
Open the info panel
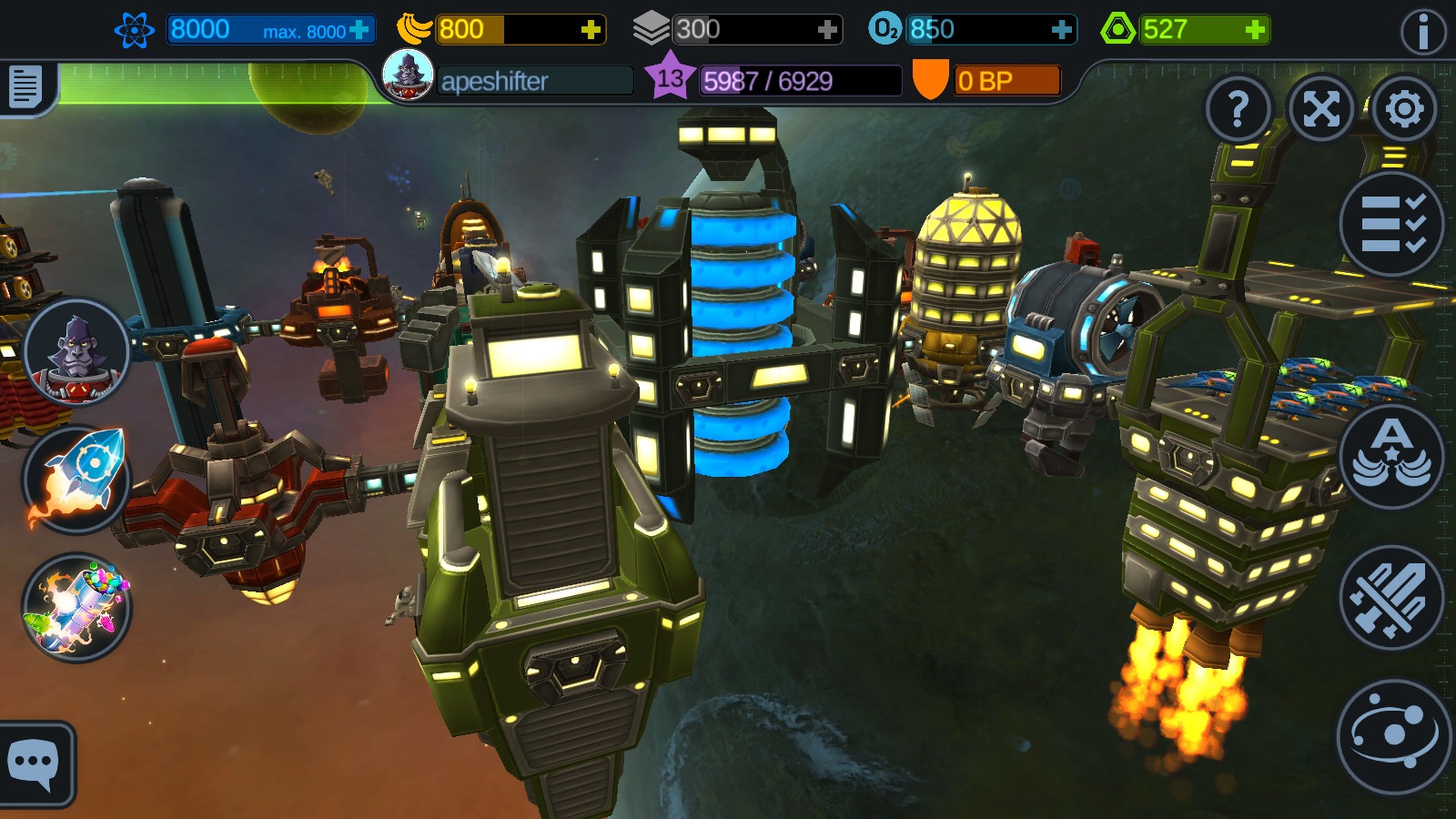1422,33
